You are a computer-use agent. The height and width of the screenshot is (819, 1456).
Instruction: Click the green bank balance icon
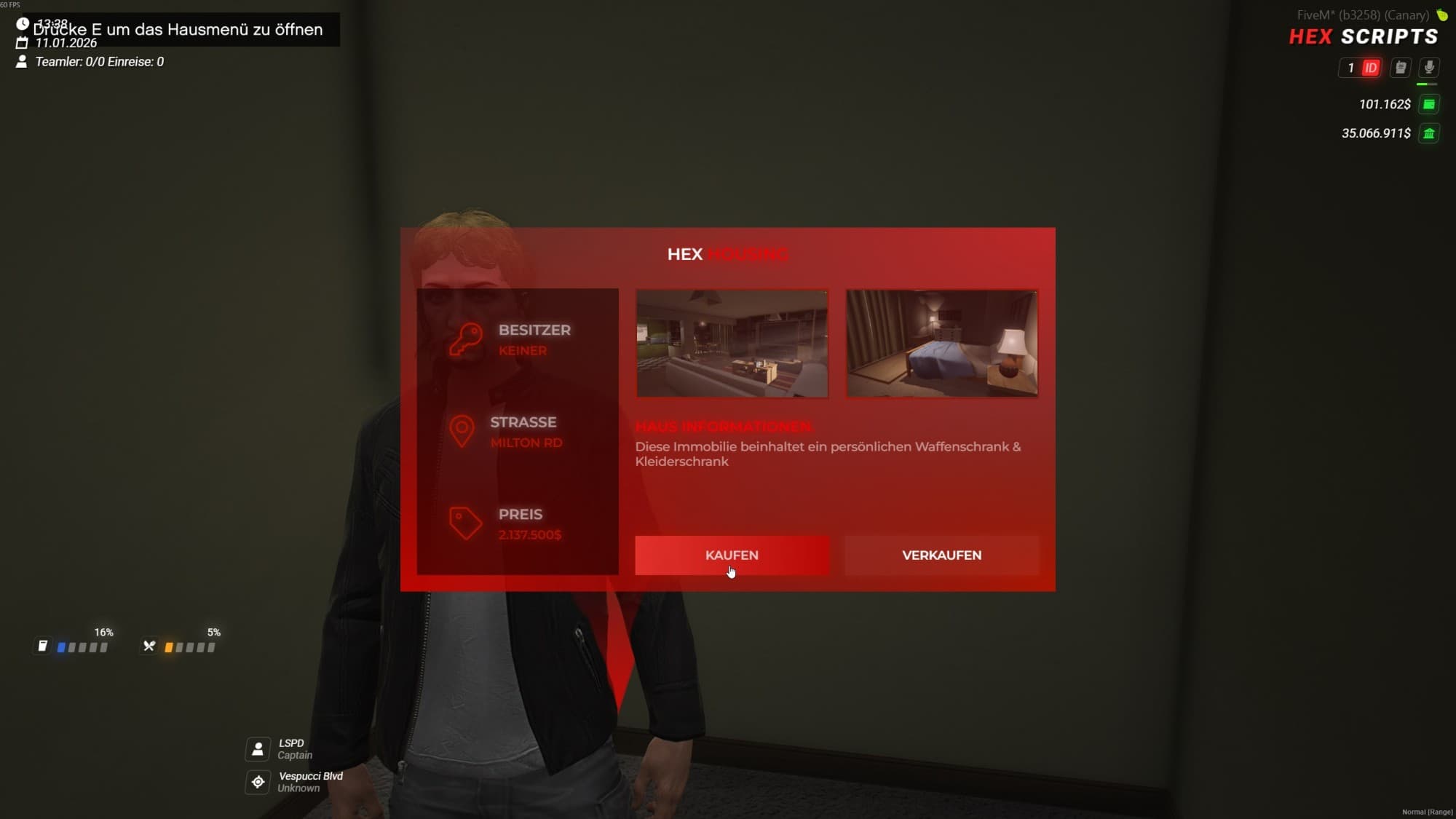pyautogui.click(x=1429, y=133)
